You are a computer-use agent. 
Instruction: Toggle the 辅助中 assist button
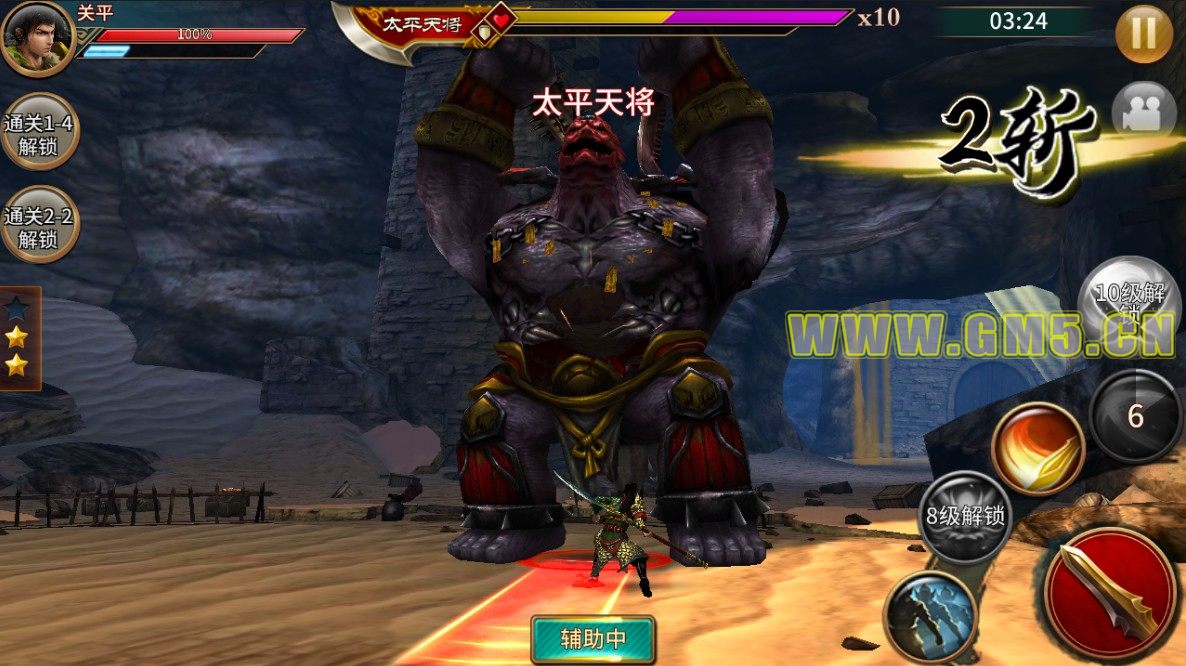(593, 639)
